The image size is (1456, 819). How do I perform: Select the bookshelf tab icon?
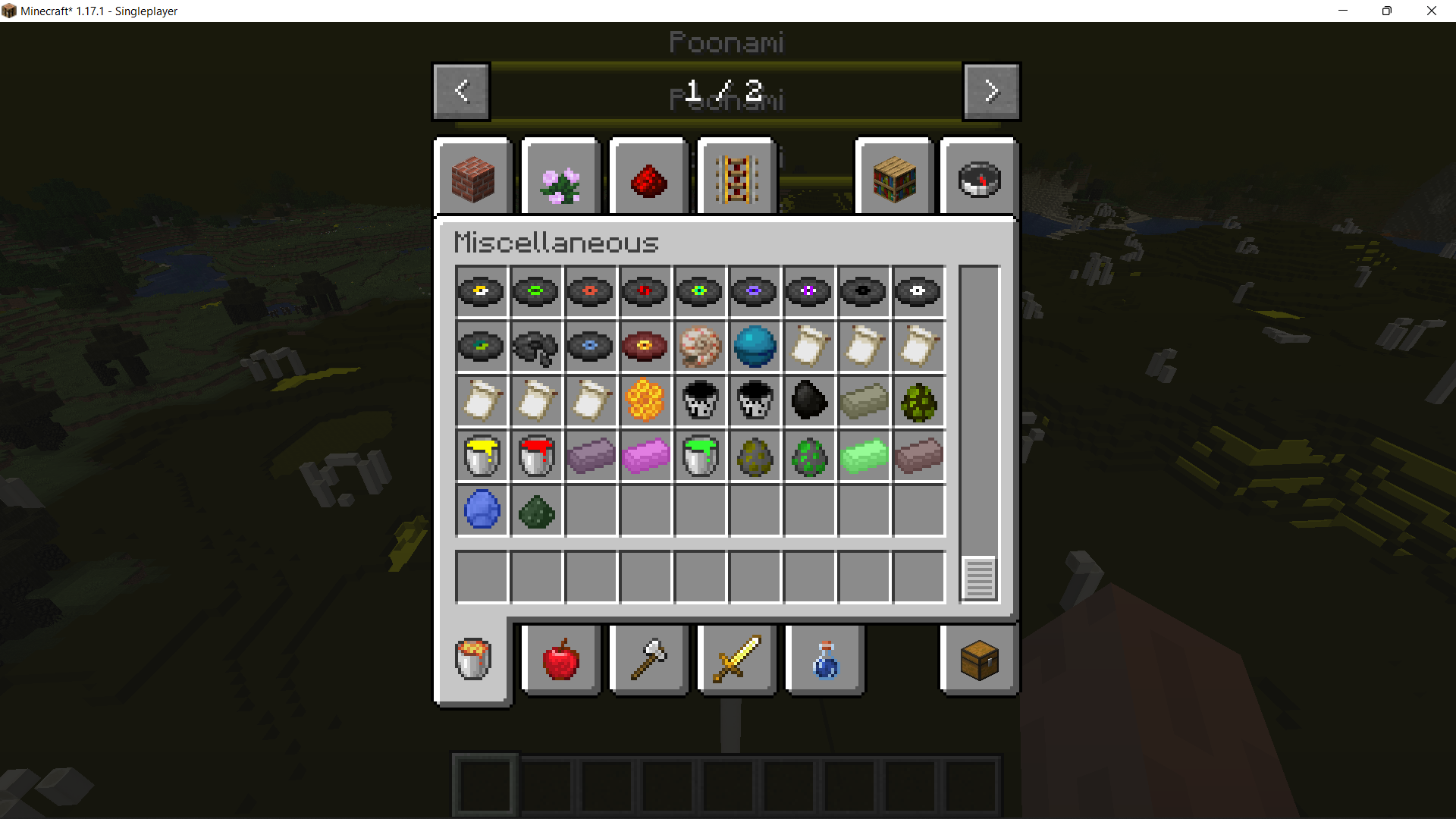pos(893,177)
